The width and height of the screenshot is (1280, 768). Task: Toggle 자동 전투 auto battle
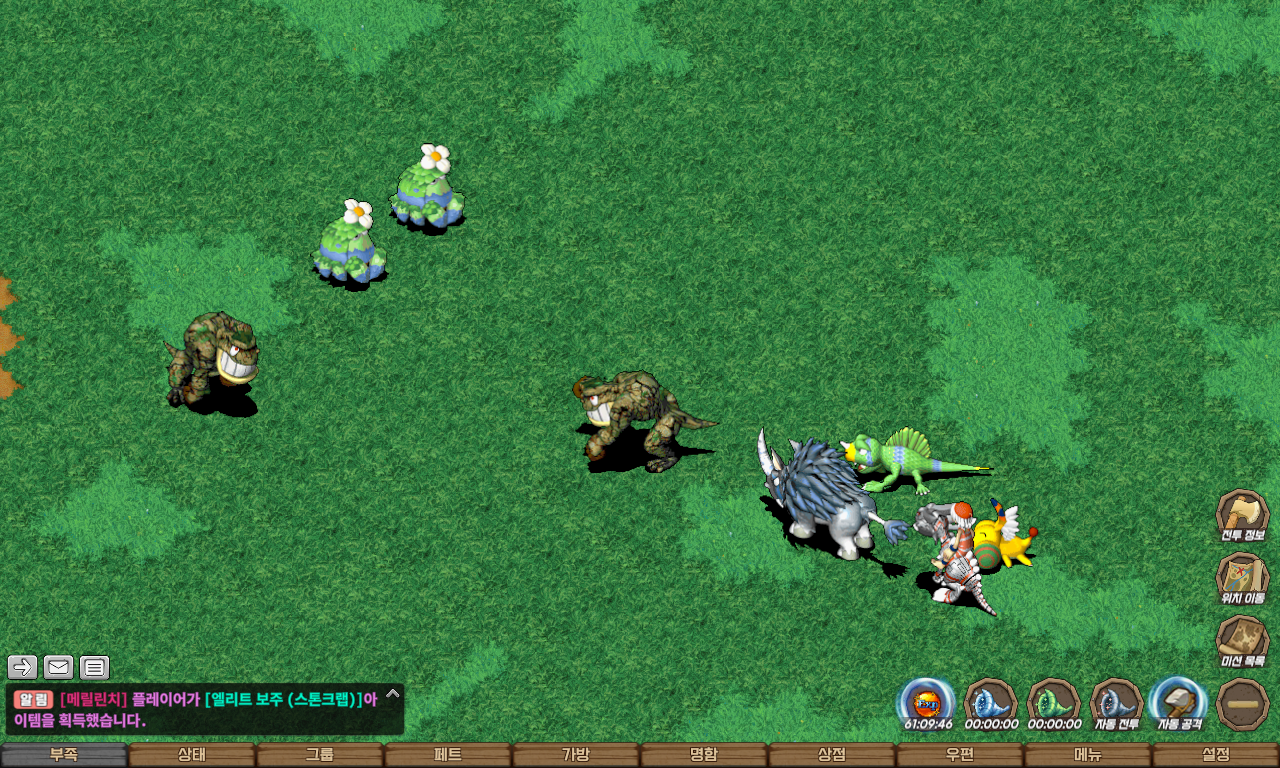(1116, 703)
